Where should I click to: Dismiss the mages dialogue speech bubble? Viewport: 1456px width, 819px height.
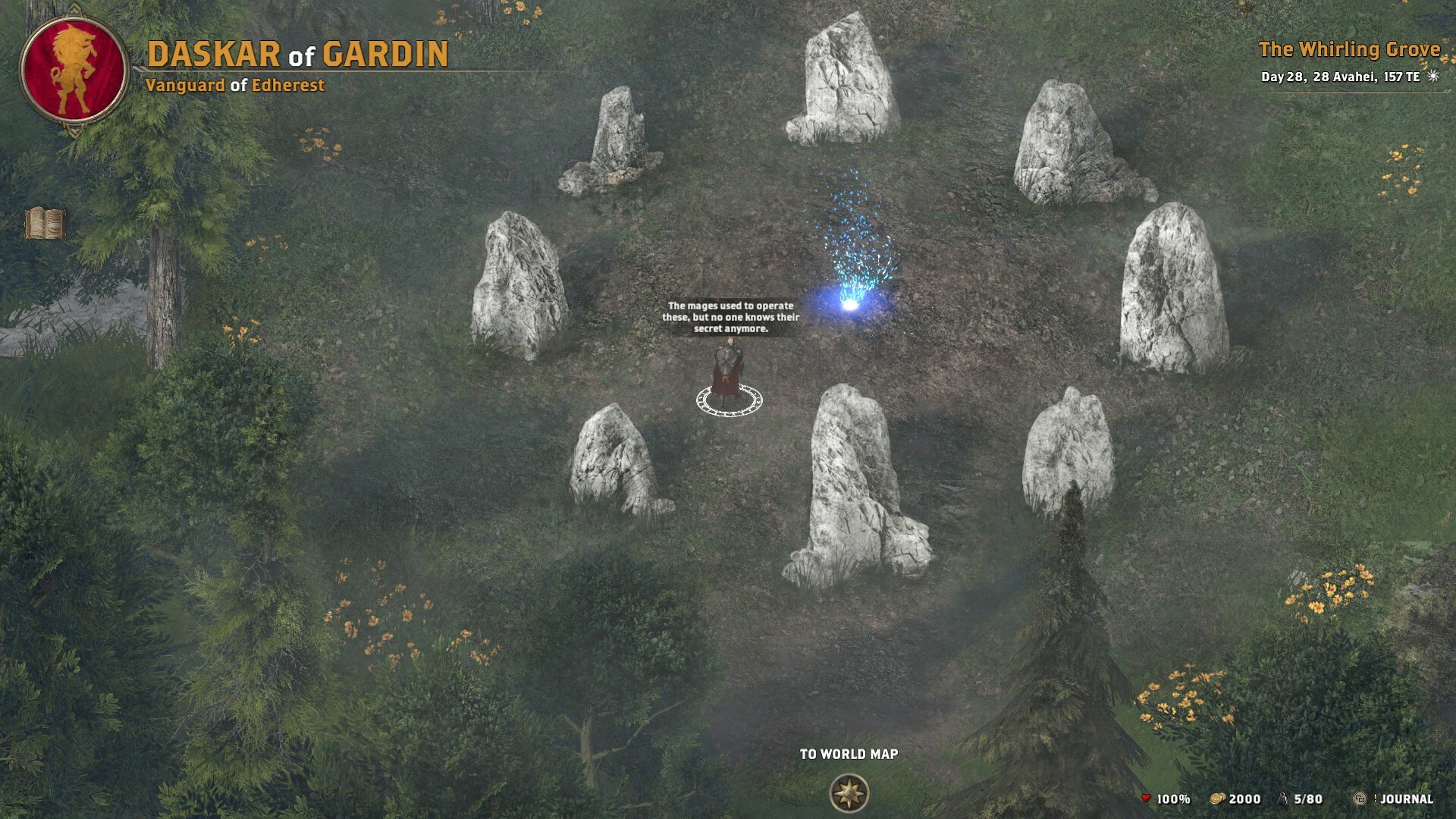730,318
